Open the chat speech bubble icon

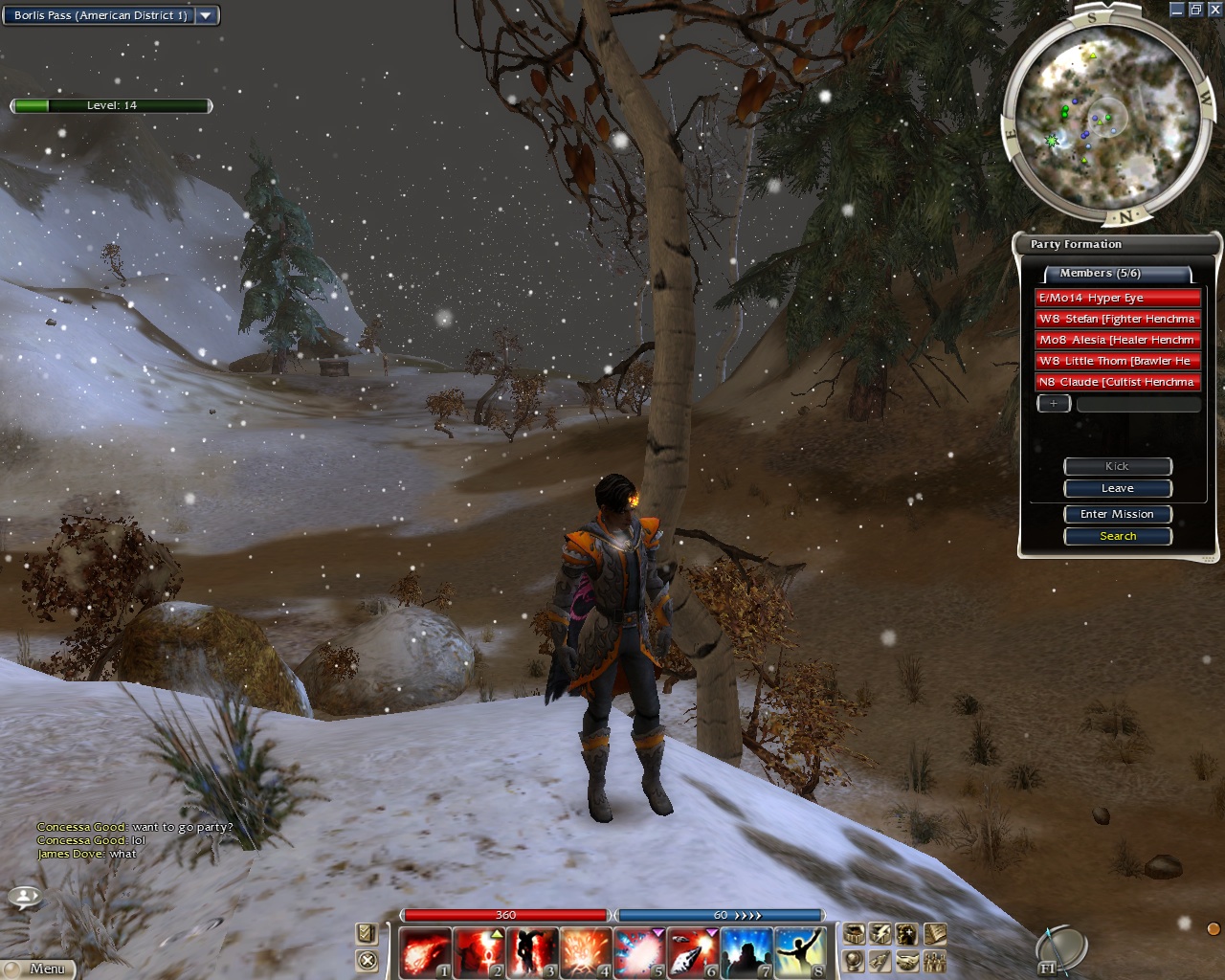24,898
